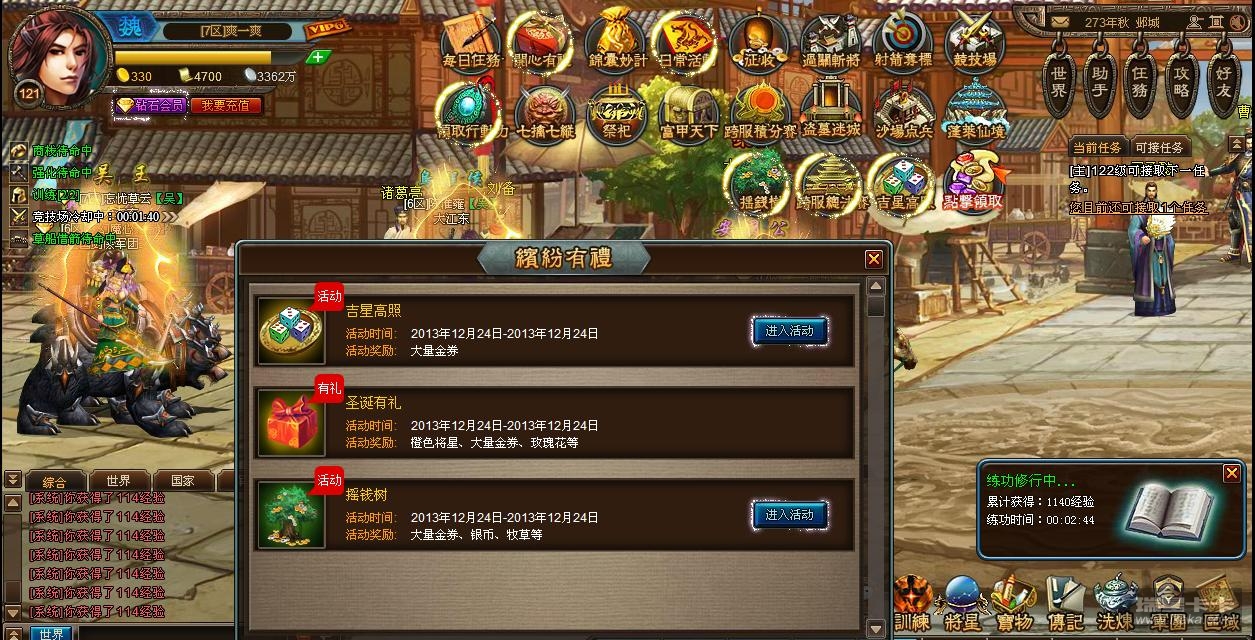
Task: Switch to the 可接任务 quest tab
Action: point(1159,147)
